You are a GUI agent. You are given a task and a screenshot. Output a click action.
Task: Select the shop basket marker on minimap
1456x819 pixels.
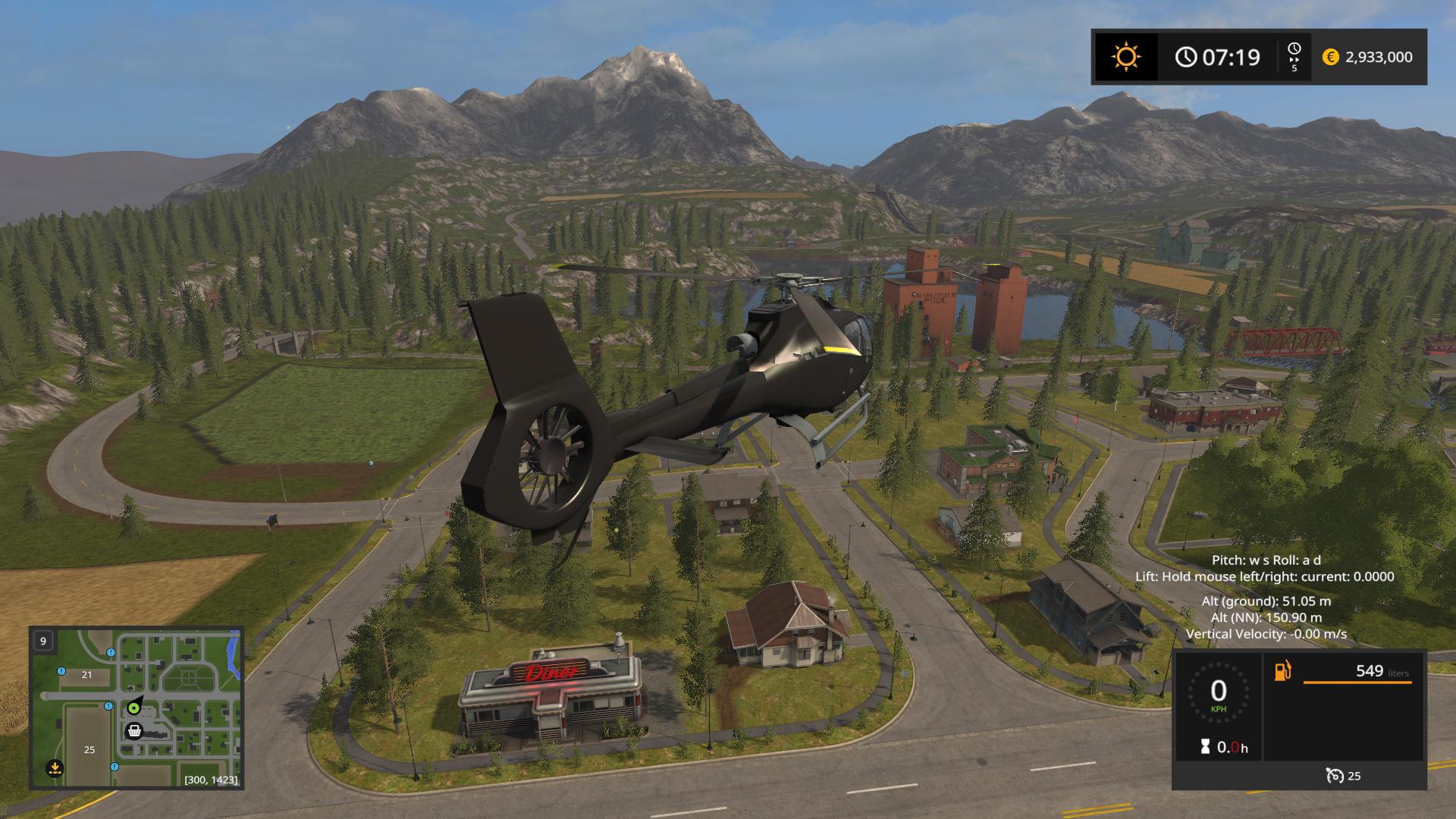click(134, 731)
